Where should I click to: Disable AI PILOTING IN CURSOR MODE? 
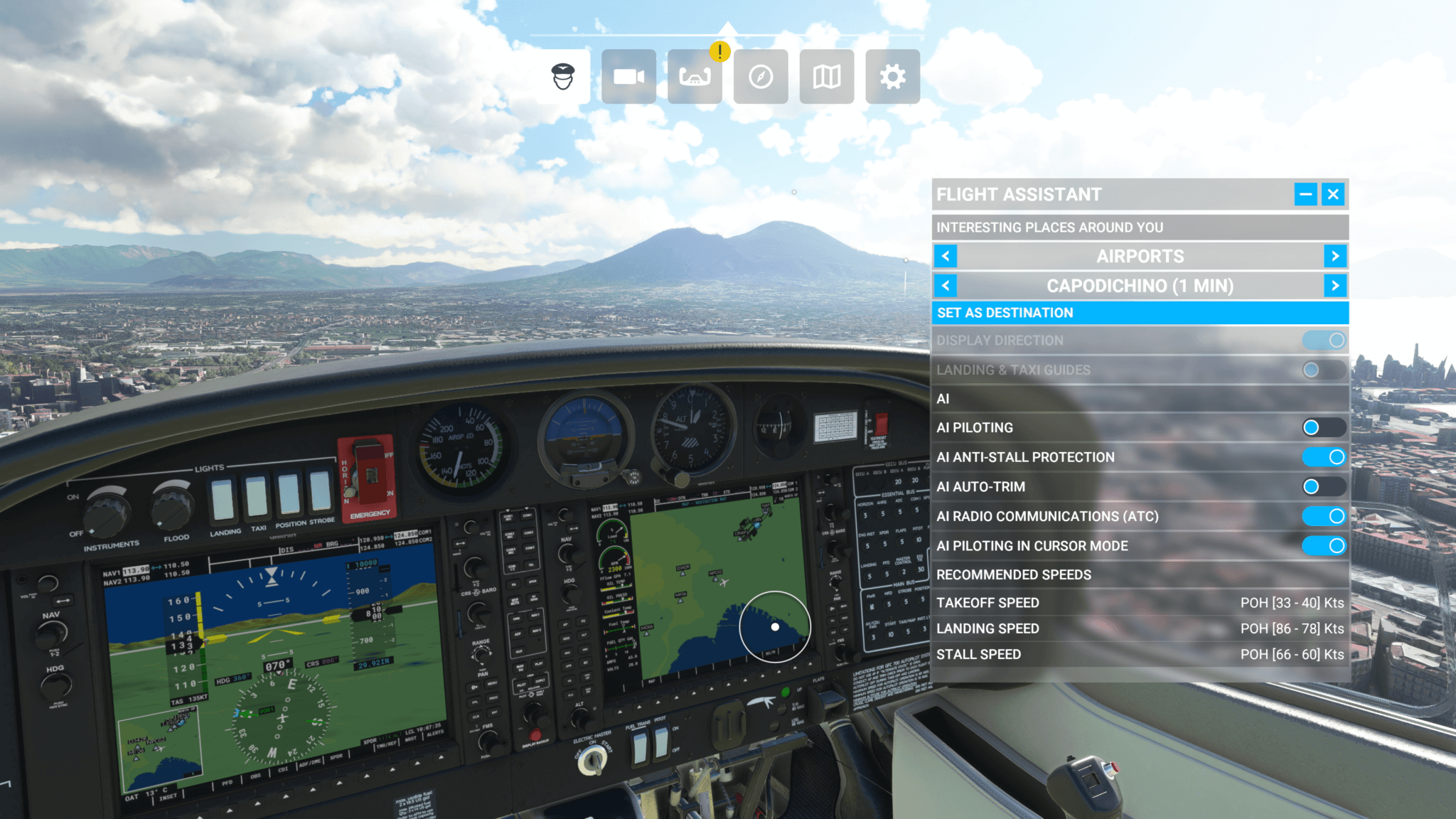(x=1324, y=546)
